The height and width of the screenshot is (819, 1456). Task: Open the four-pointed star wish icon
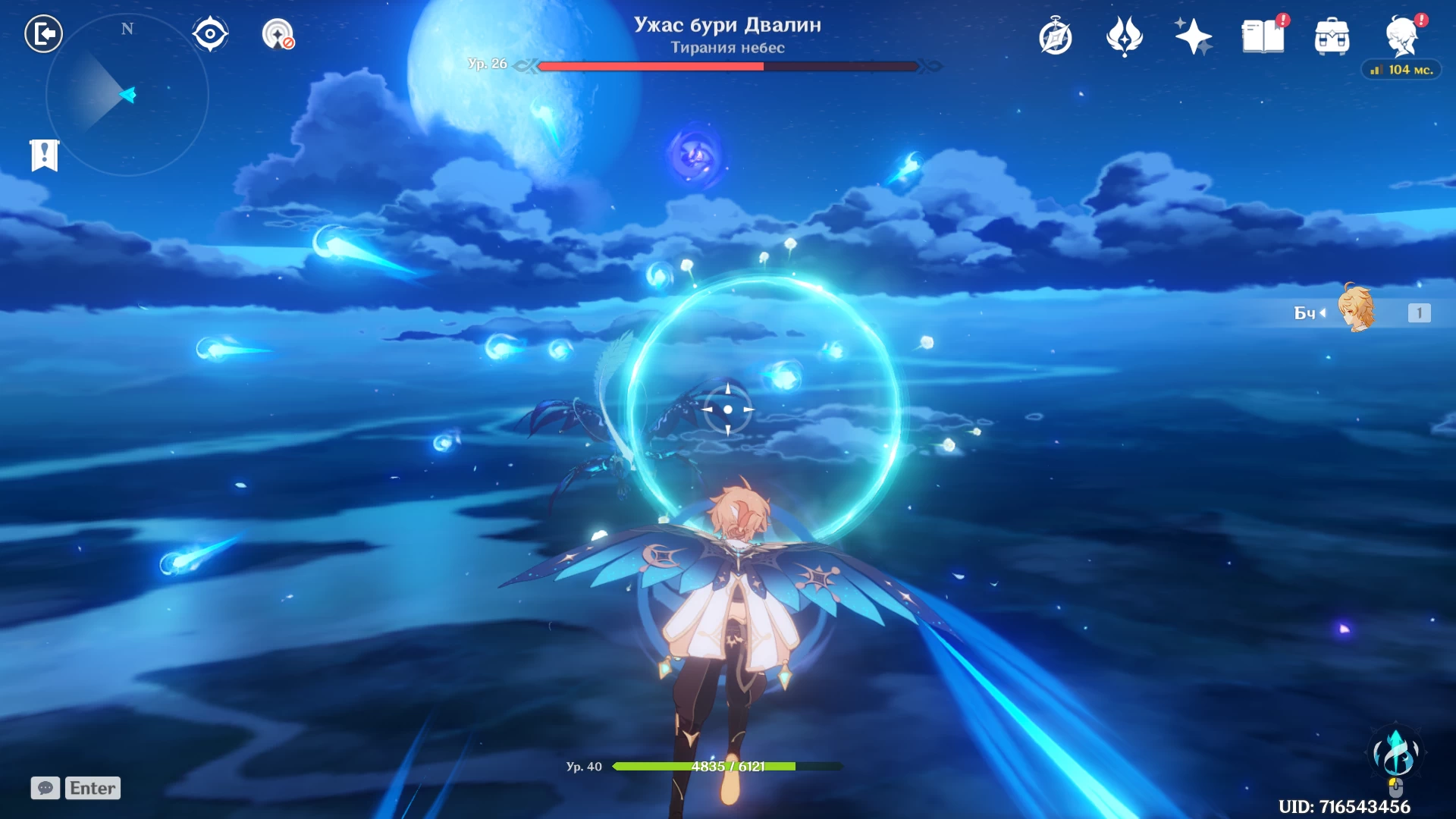click(1193, 36)
